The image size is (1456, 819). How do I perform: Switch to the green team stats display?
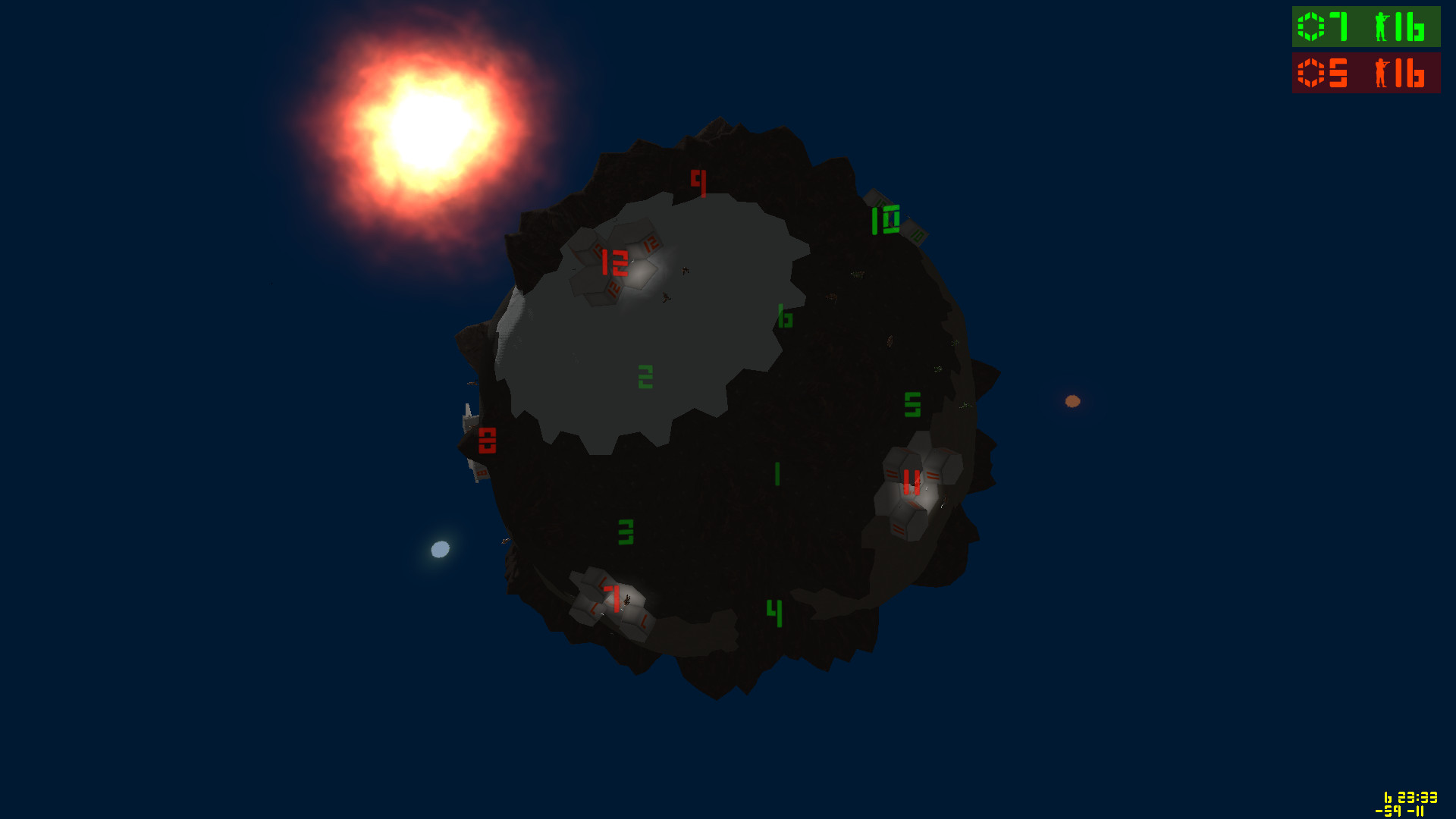pos(1365,28)
